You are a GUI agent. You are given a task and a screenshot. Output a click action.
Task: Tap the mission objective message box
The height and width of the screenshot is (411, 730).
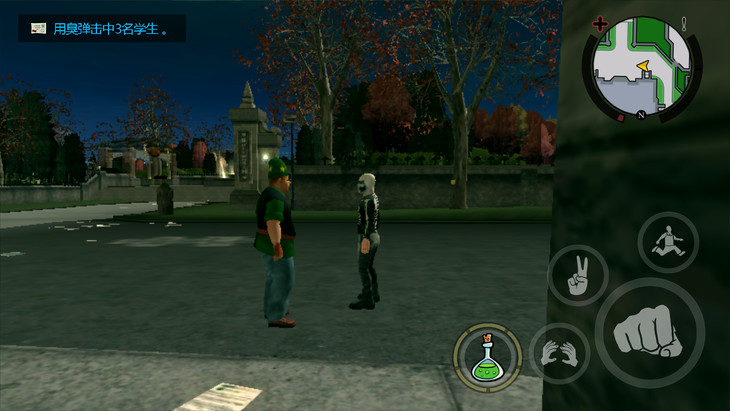pyautogui.click(x=101, y=29)
